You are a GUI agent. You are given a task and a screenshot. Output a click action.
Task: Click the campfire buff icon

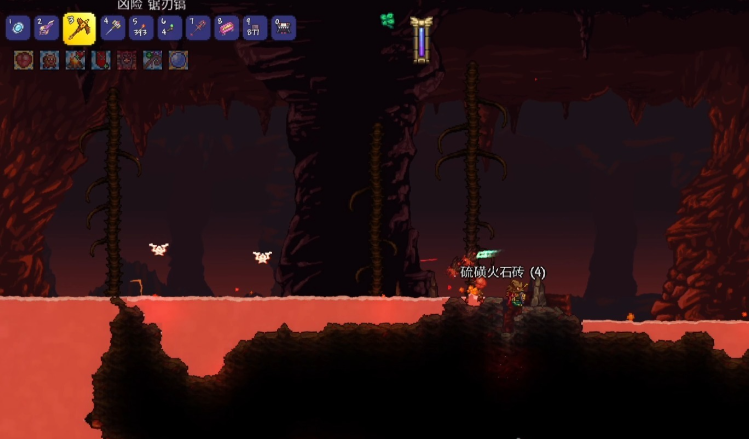coord(75,60)
